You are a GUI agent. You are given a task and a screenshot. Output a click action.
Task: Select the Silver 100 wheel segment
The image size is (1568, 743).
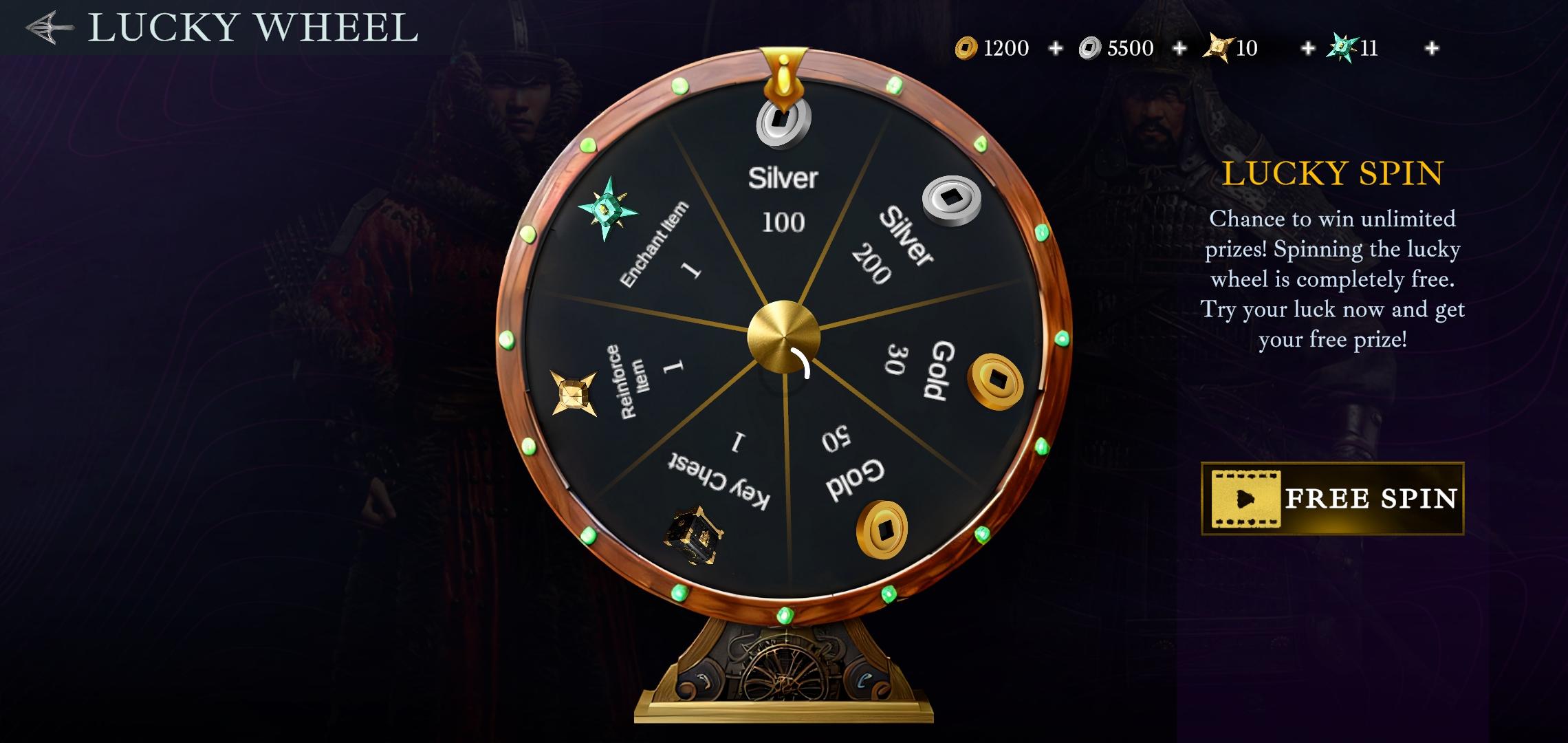(x=783, y=200)
